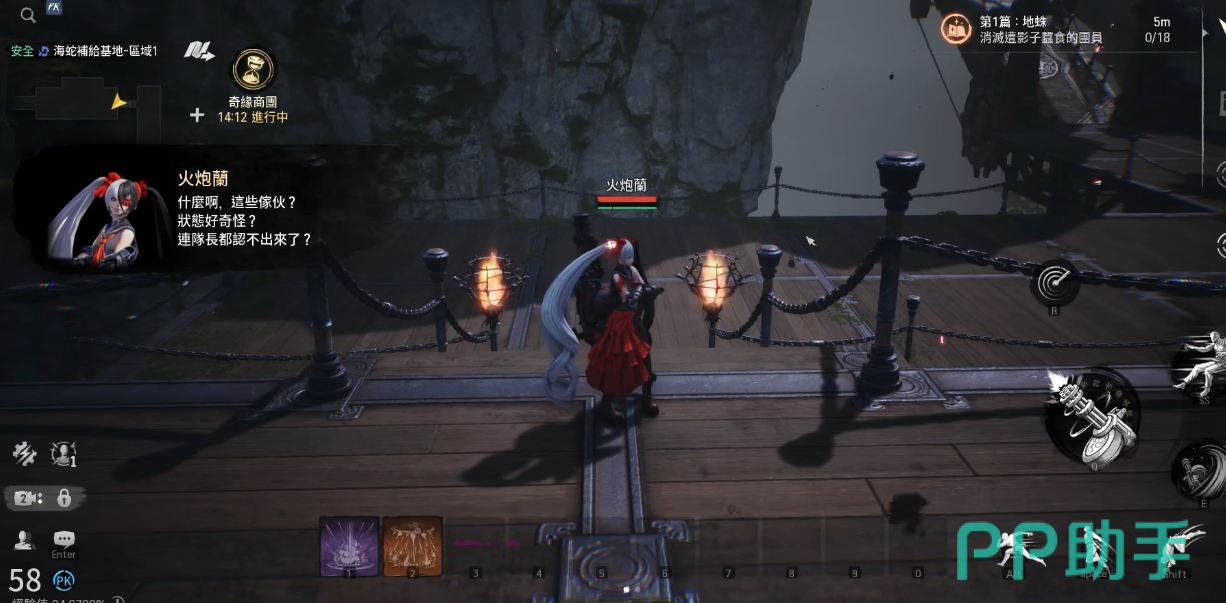Select the character target icon with lightning
The width and height of the screenshot is (1226, 603).
pyautogui.click(x=64, y=453)
